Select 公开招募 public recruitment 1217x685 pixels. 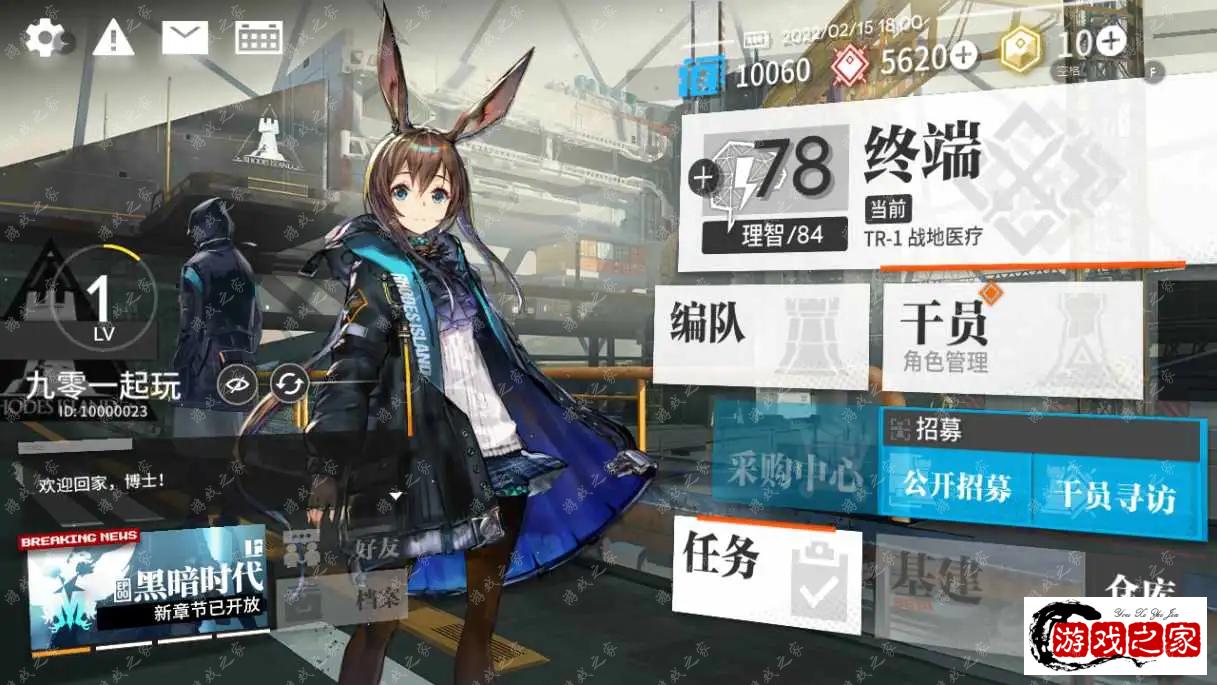(956, 487)
